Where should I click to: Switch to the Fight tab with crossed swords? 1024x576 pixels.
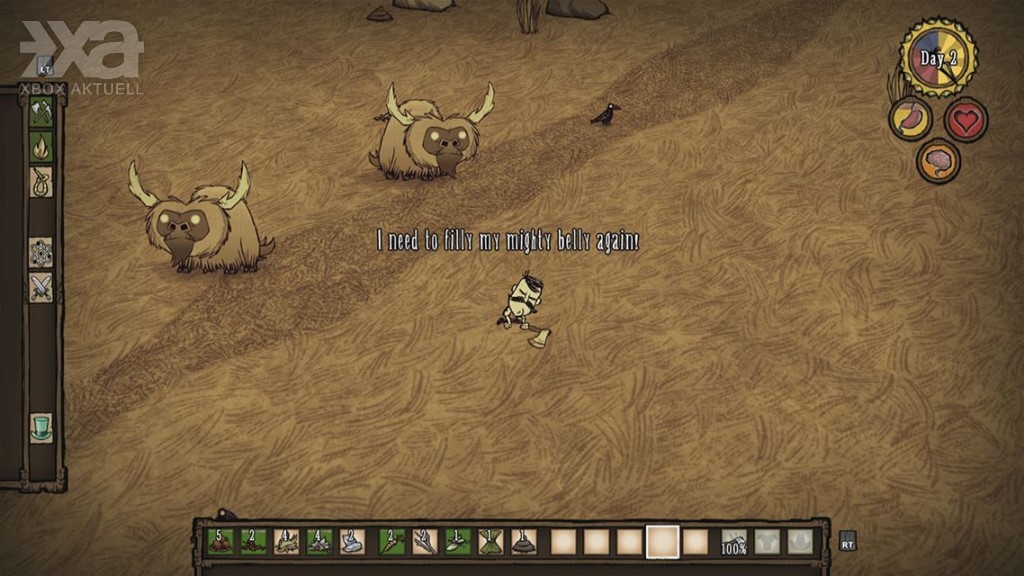41,287
